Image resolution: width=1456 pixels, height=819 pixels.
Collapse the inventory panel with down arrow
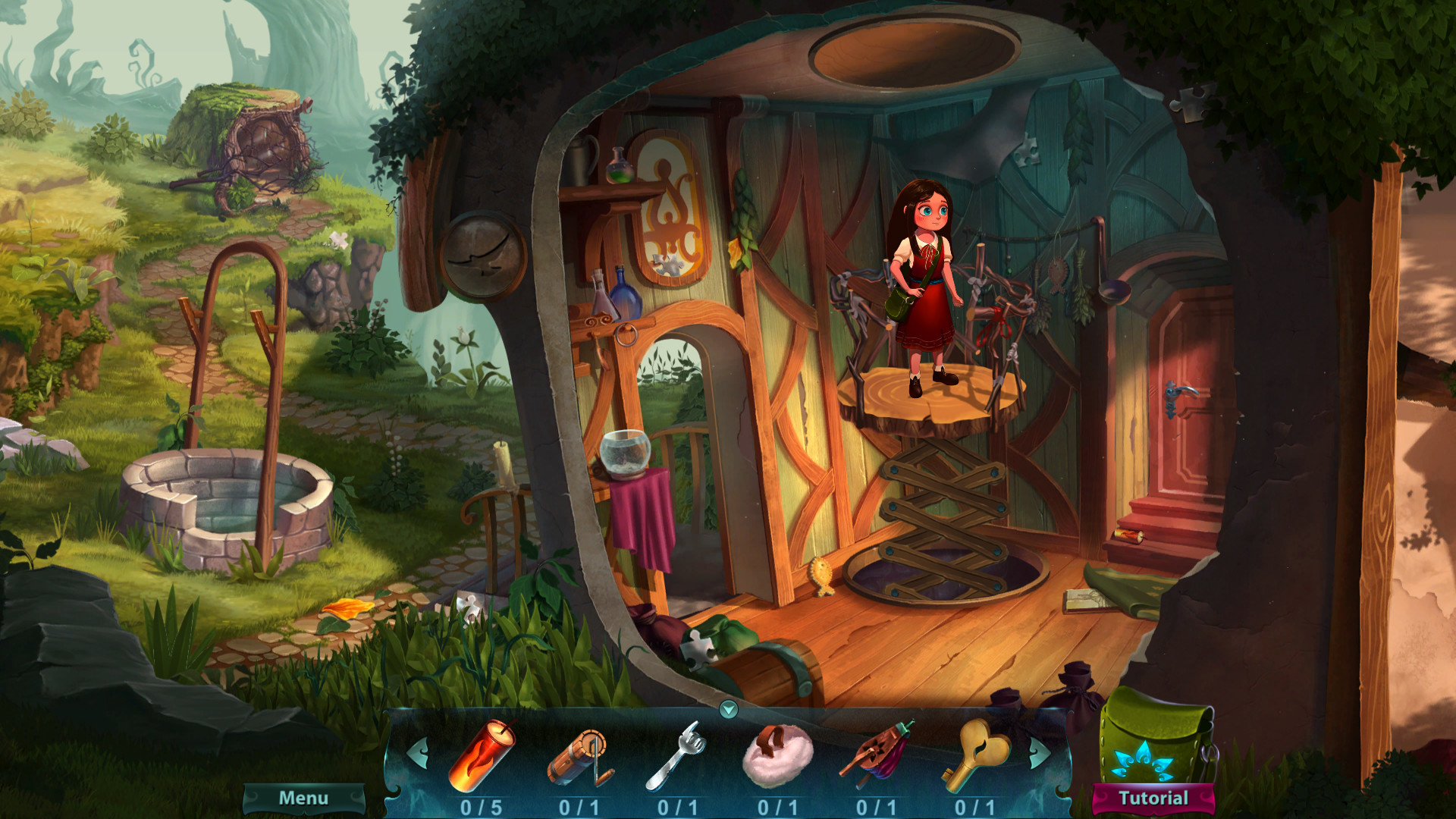tap(728, 710)
